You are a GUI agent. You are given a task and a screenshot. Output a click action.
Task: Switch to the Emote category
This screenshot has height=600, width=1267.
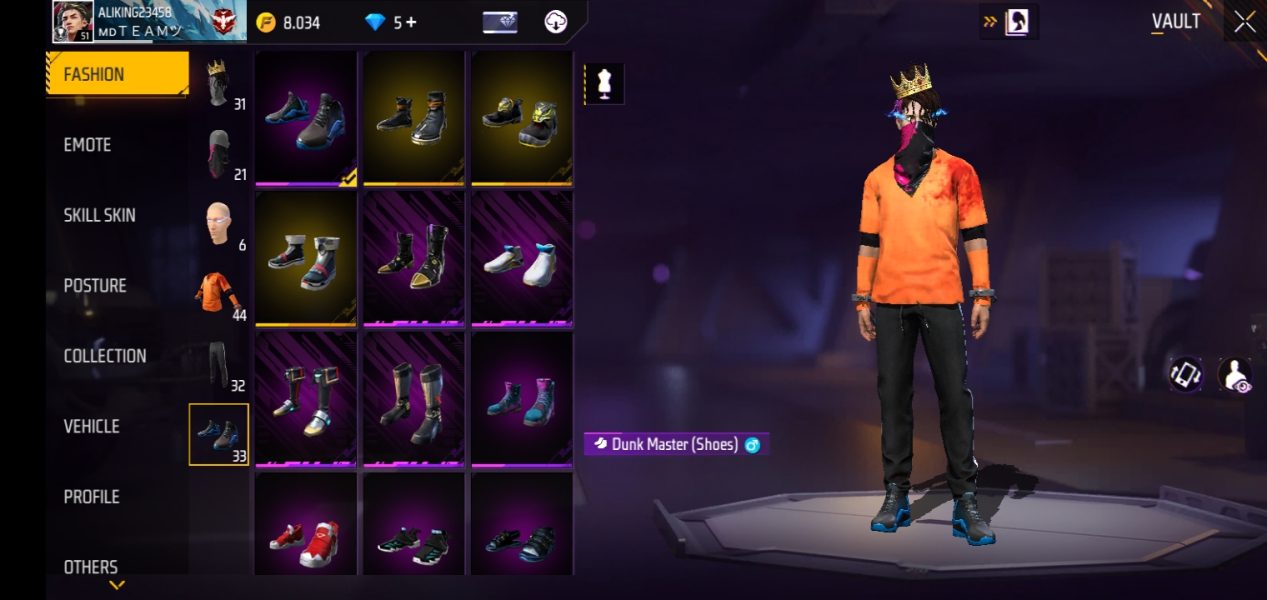88,145
